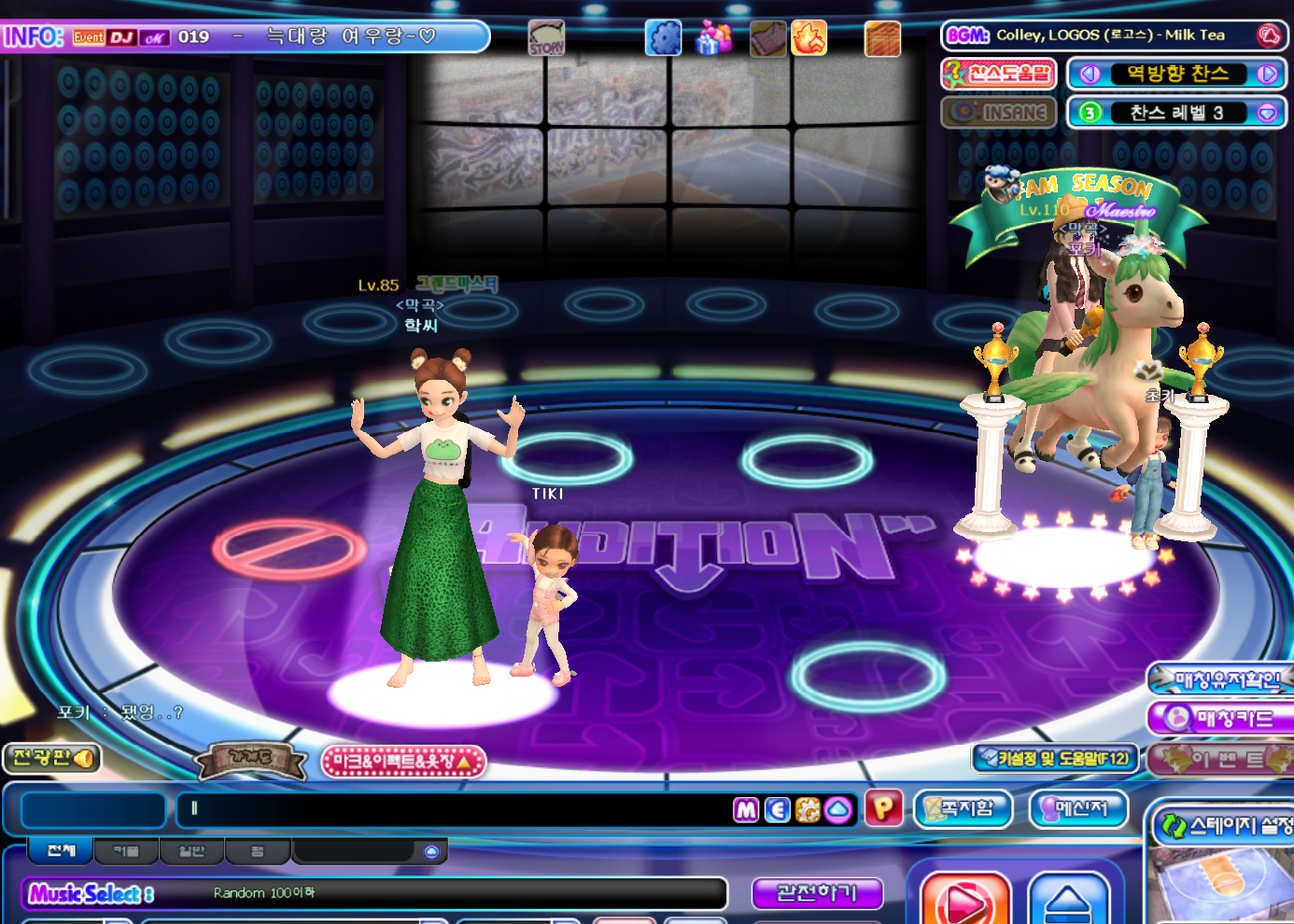Click the 관전하기 spectate button
Image resolution: width=1294 pixels, height=924 pixels.
(x=817, y=893)
